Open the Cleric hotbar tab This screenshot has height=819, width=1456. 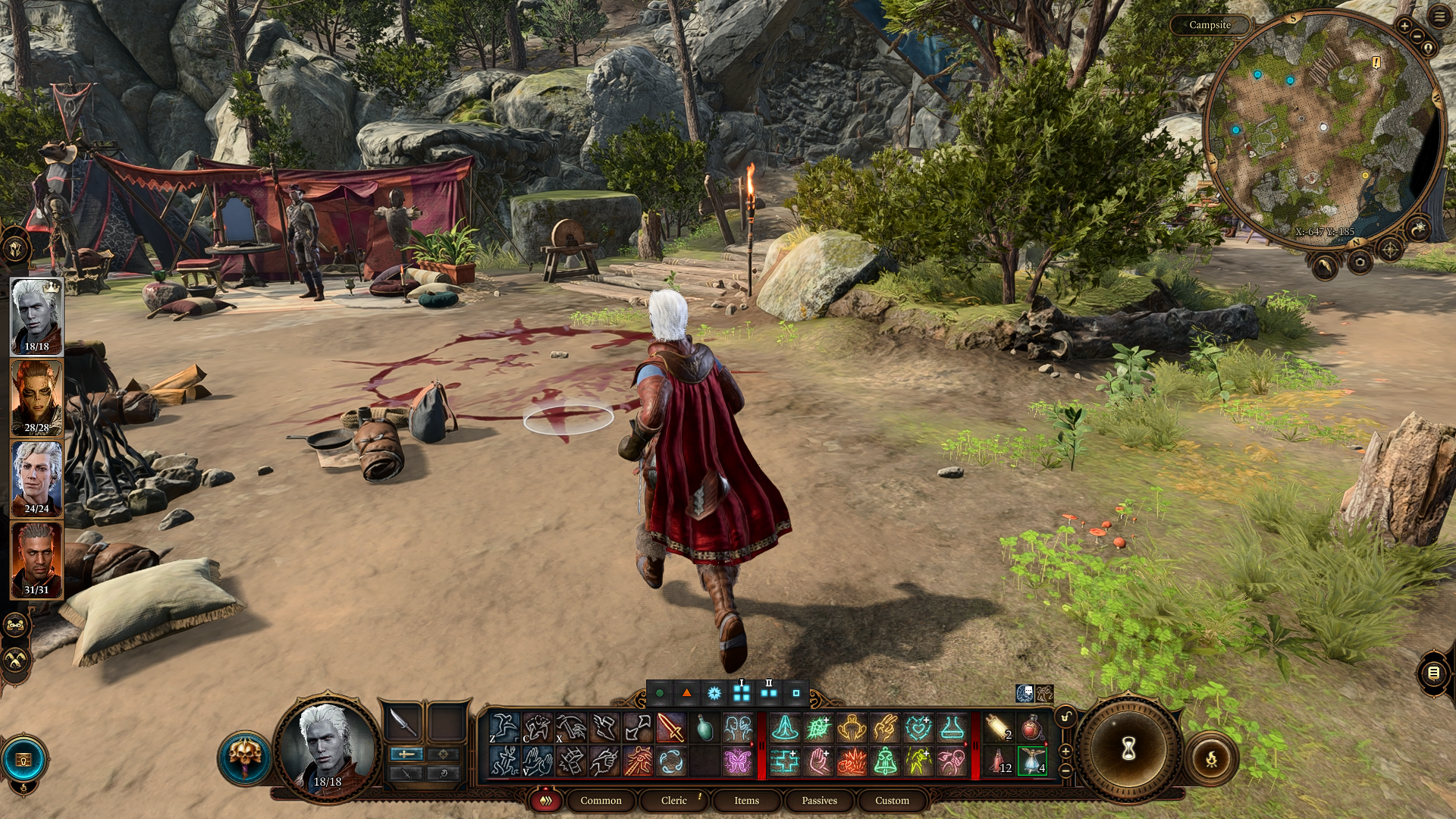click(x=673, y=800)
